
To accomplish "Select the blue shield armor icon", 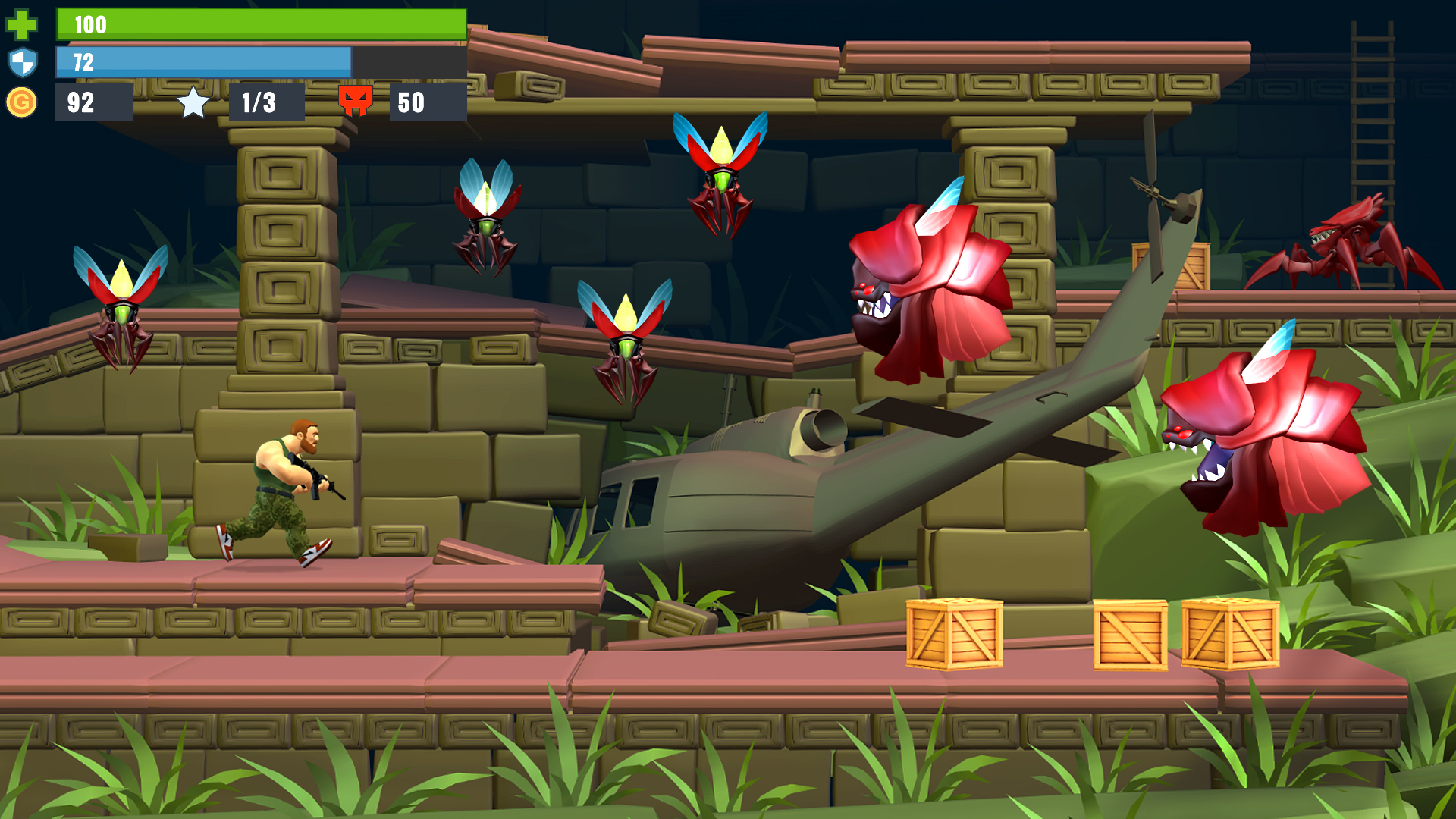I will click(x=23, y=64).
